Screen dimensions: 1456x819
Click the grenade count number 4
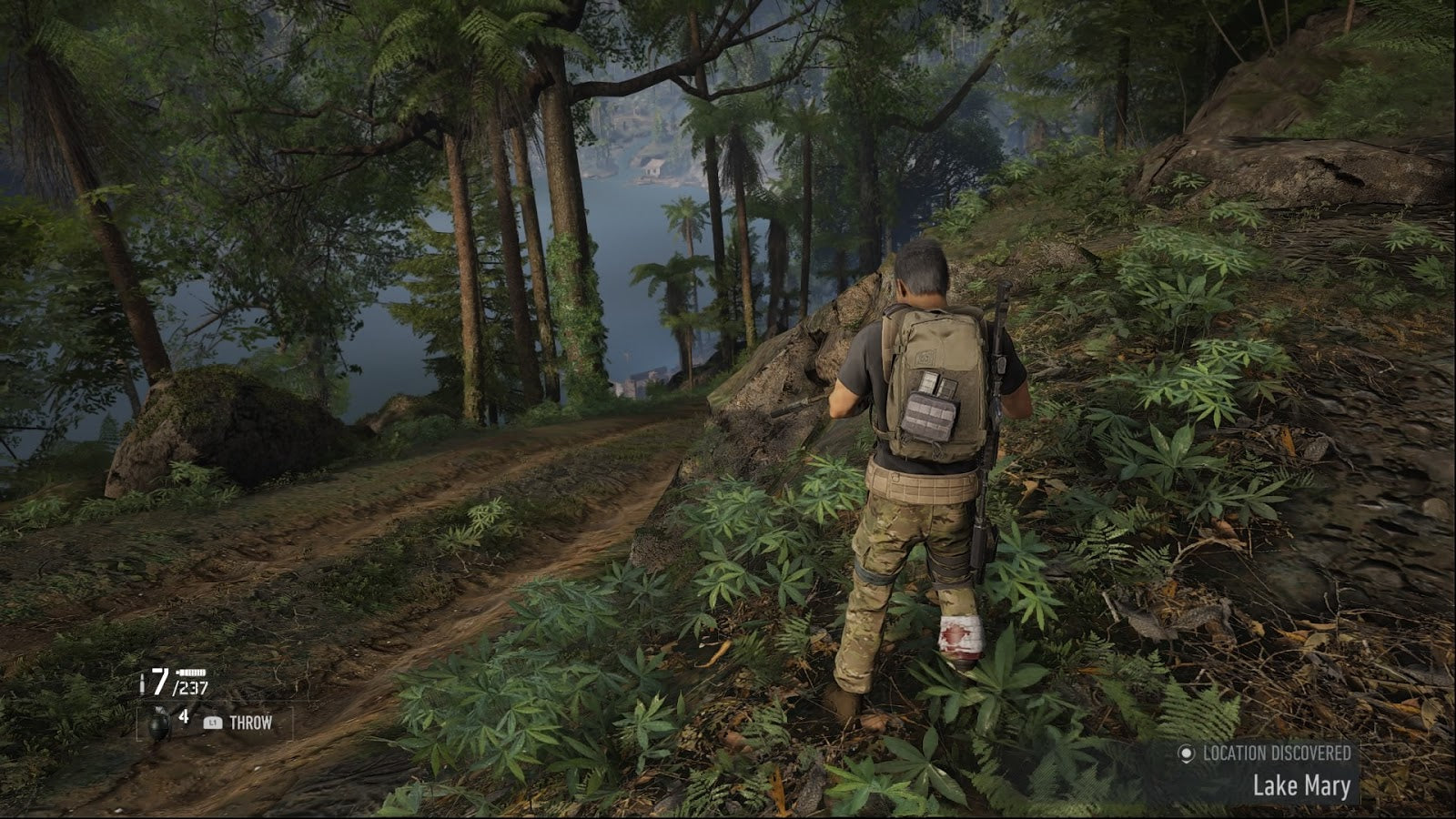tap(184, 716)
